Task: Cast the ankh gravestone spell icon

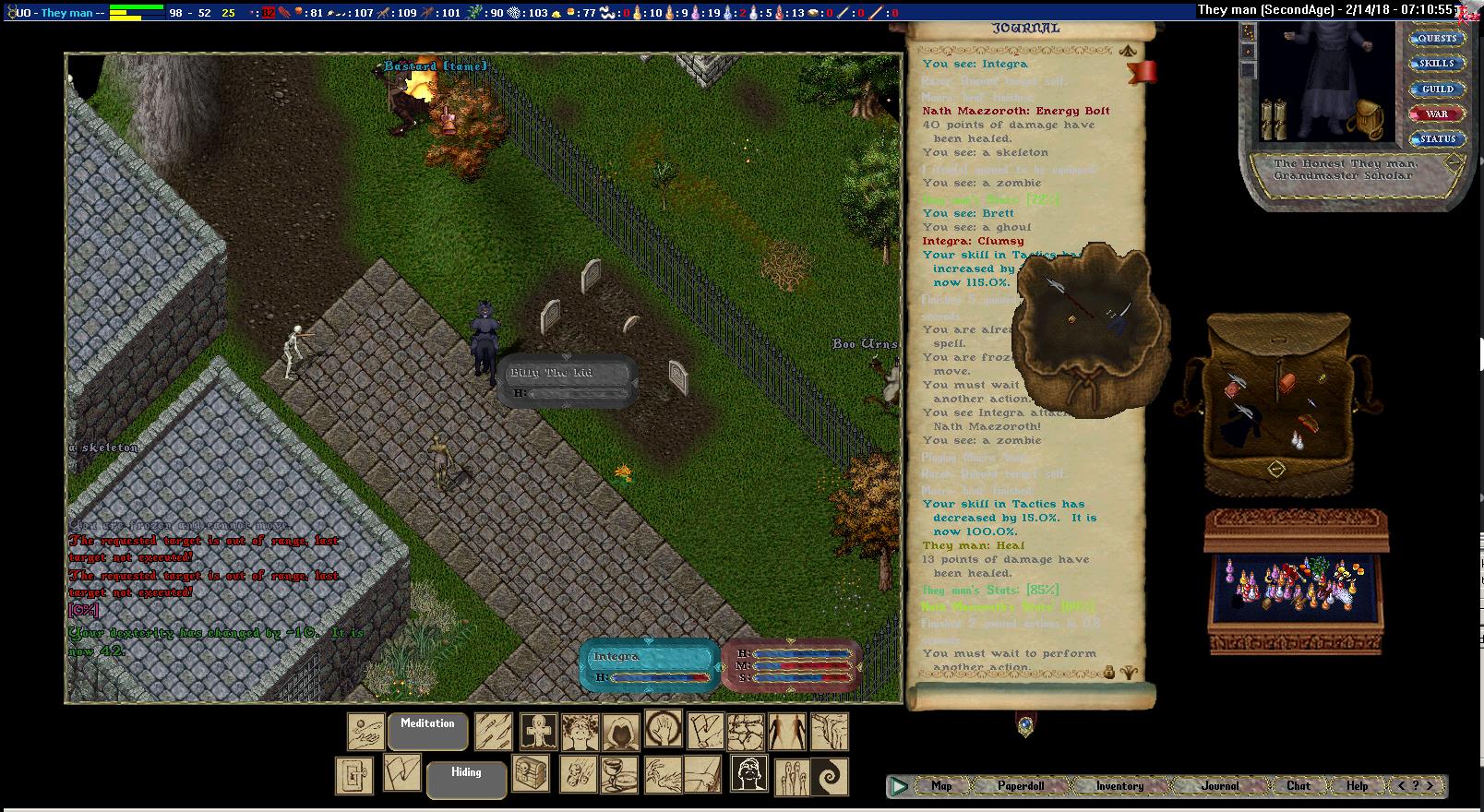Action: (538, 732)
